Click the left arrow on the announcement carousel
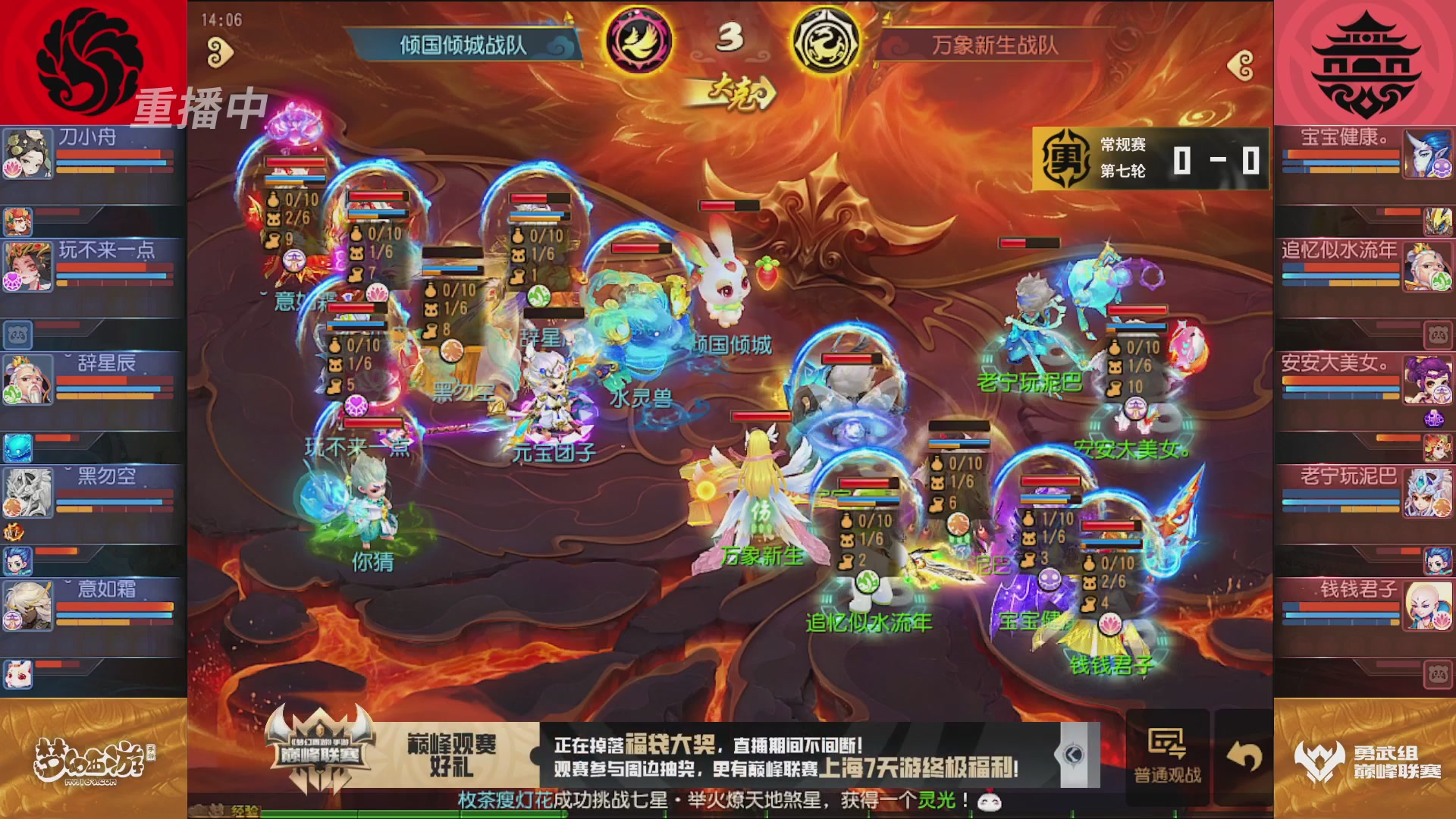This screenshot has height=819, width=1456. [1073, 755]
